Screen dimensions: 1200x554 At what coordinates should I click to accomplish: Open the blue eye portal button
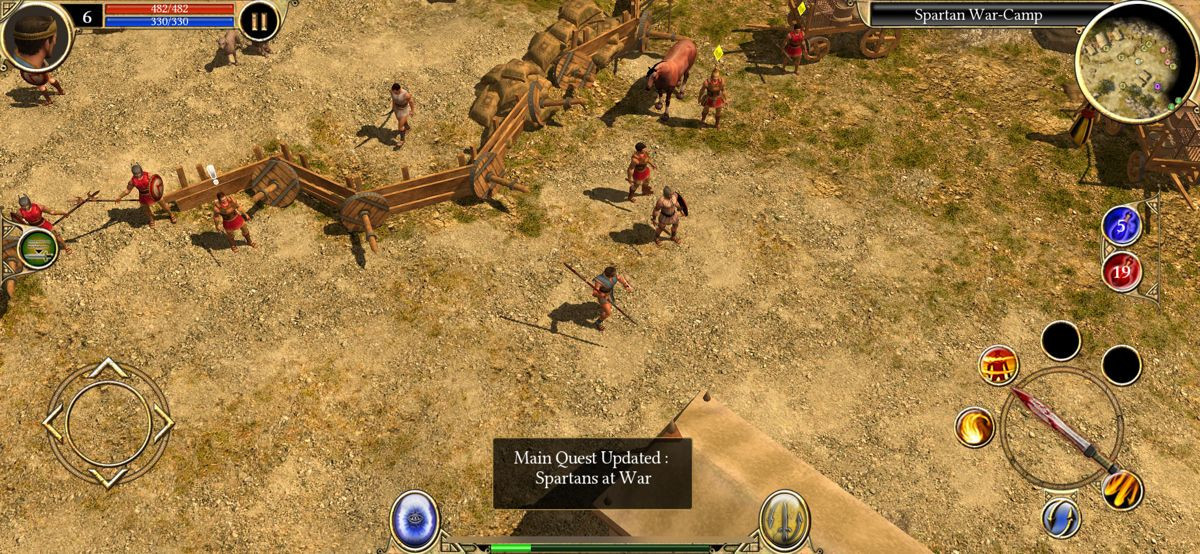pos(414,519)
